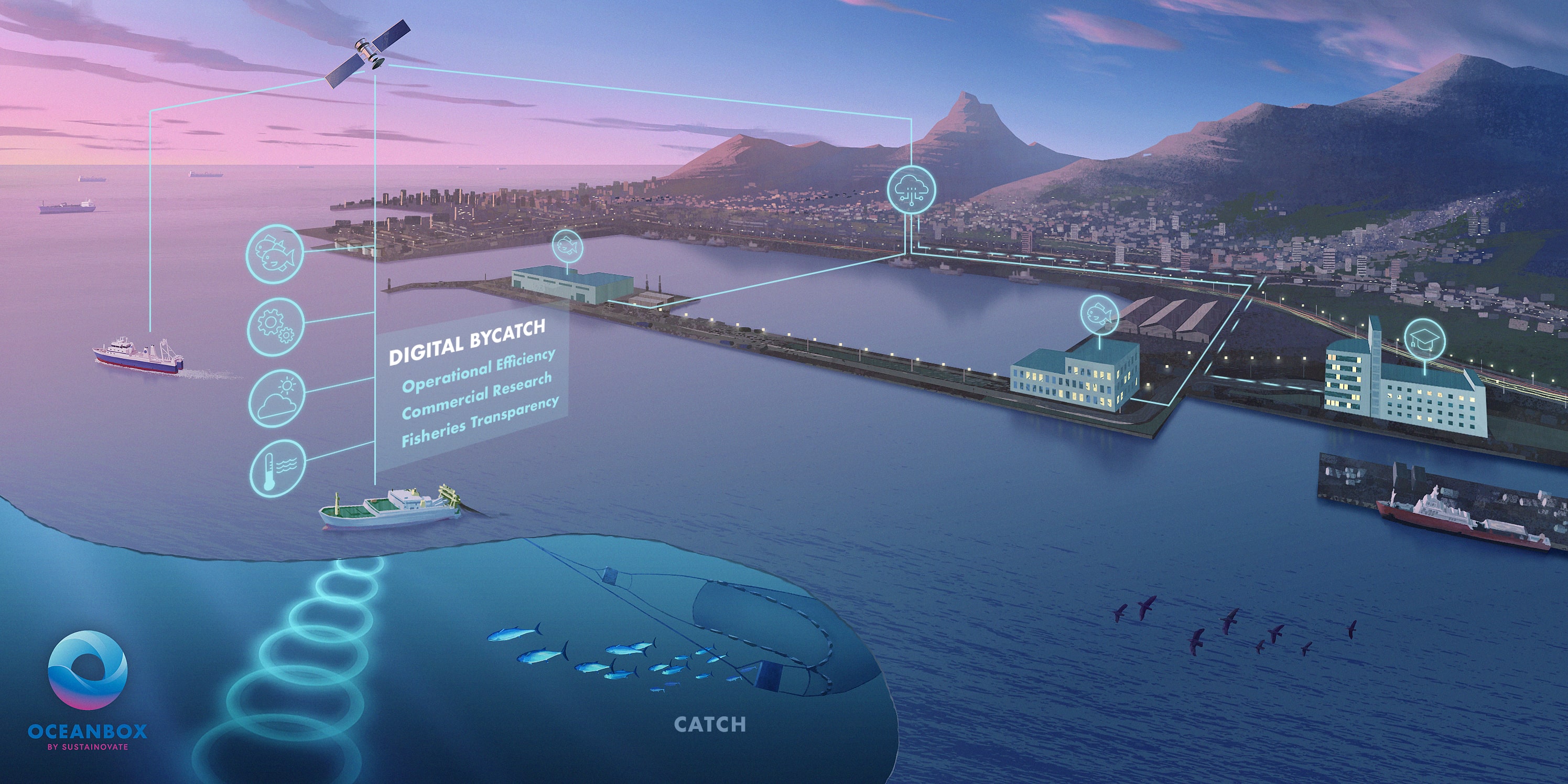Activate the cloud network data icon
Screen dimensions: 1568x784
pos(911,189)
